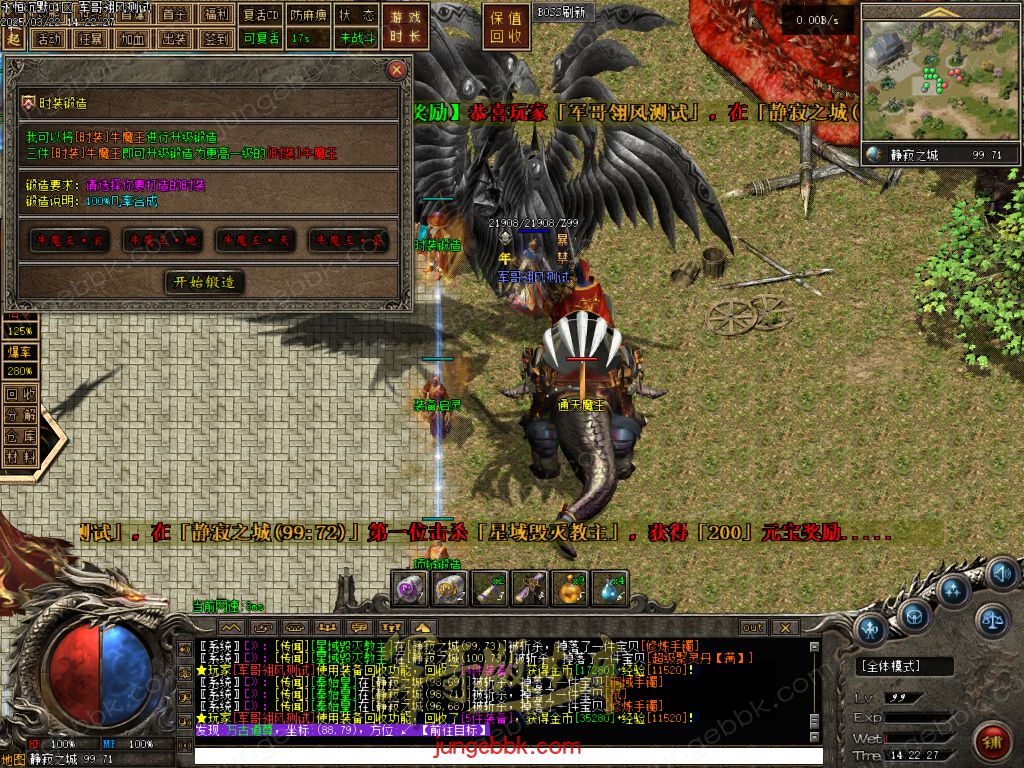Open the round red 铺 shop button
Screen dimensions: 1024x768
[993, 741]
